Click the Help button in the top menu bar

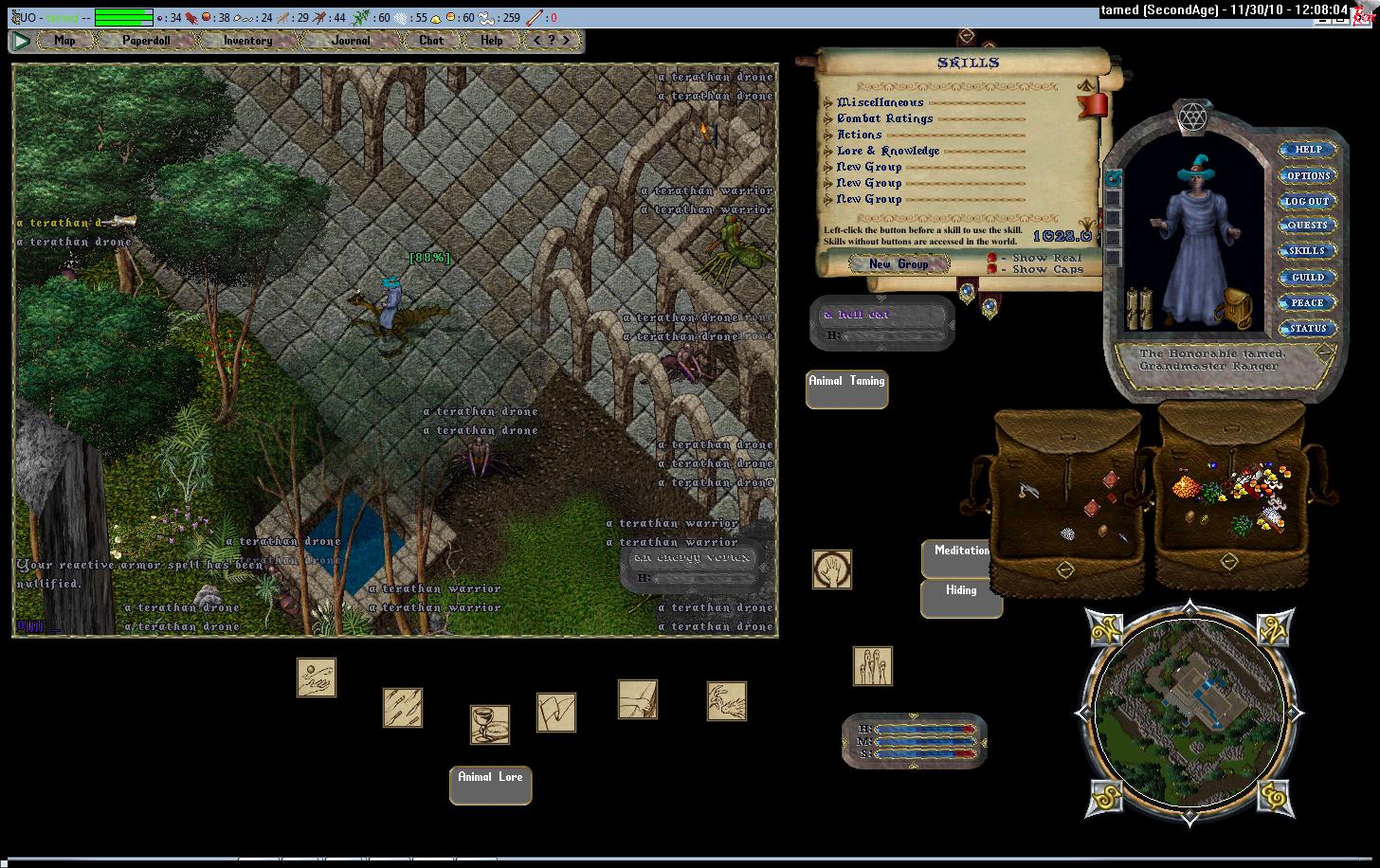(x=491, y=41)
